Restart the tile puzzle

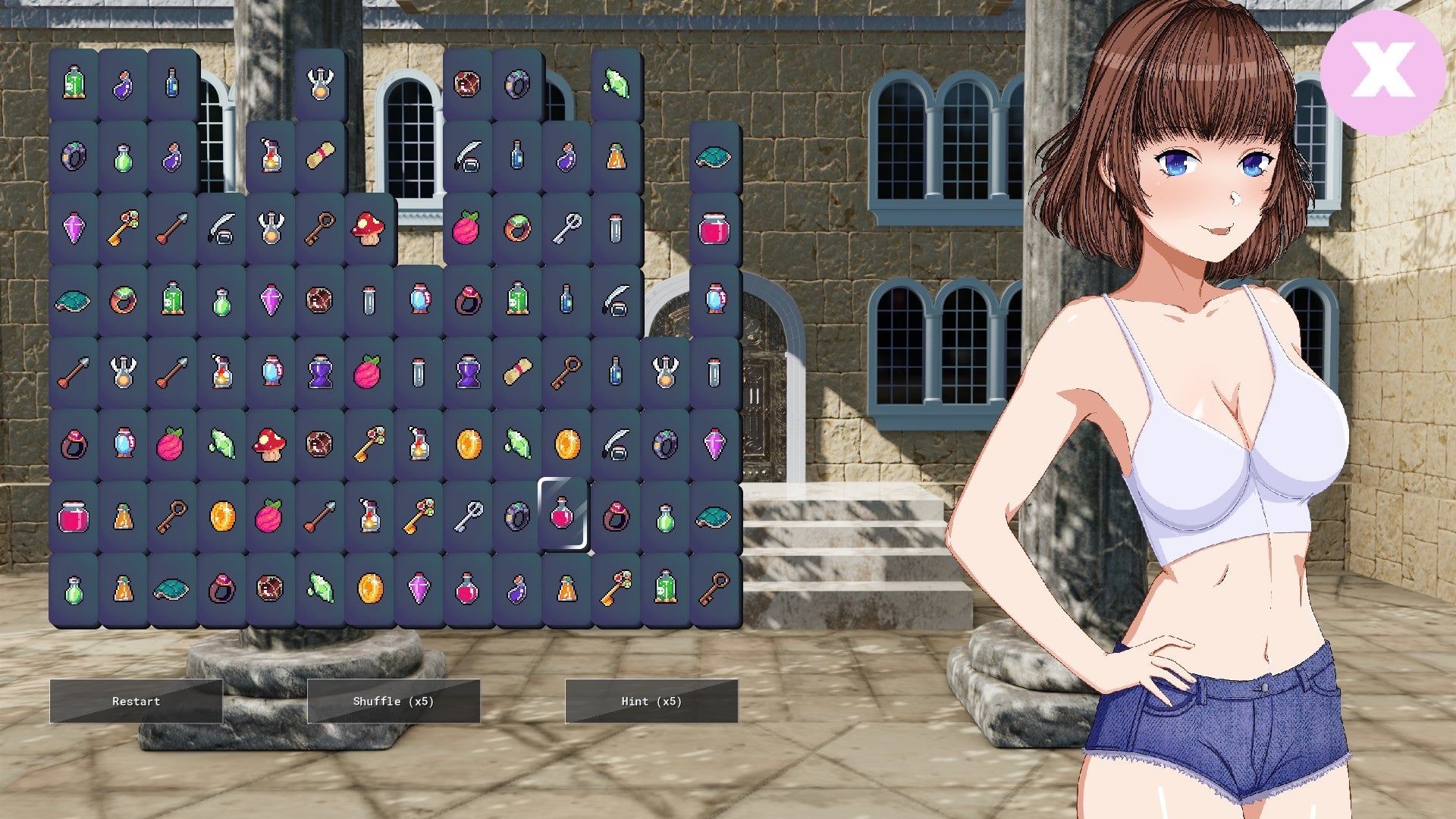[x=136, y=701]
